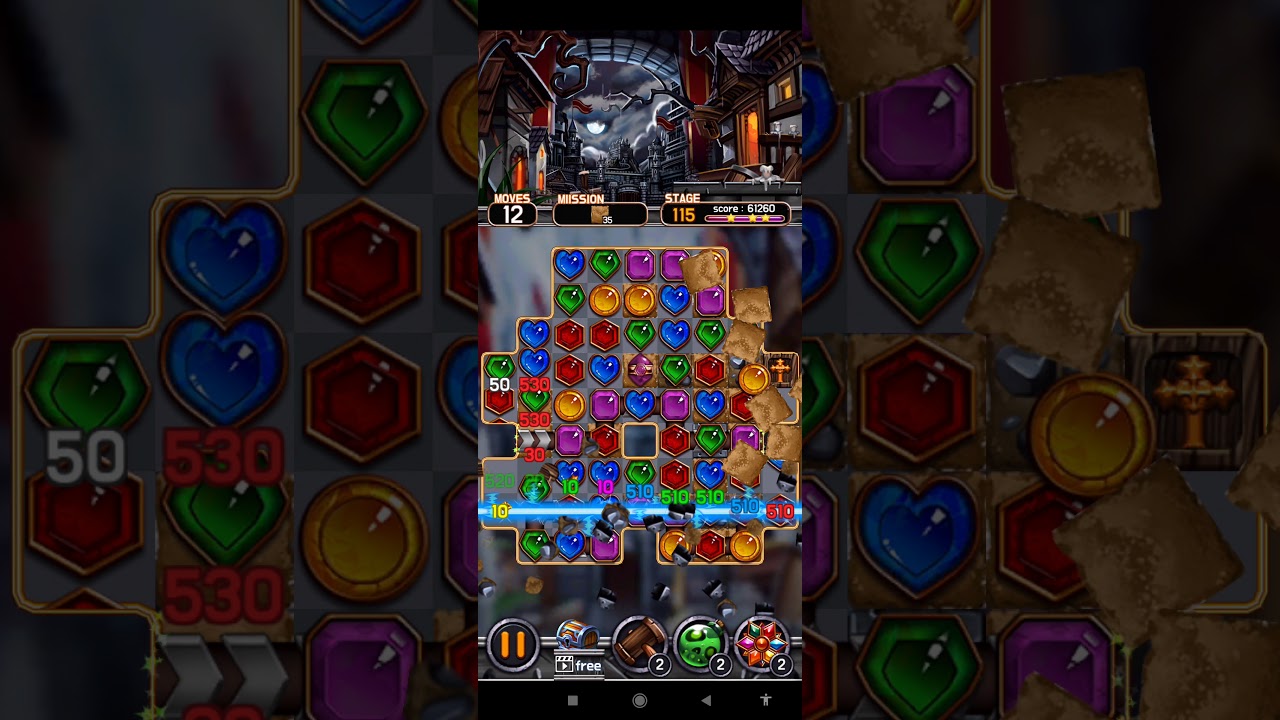Go back using the Android back triangle
This screenshot has height=720, width=1280.
tap(705, 700)
